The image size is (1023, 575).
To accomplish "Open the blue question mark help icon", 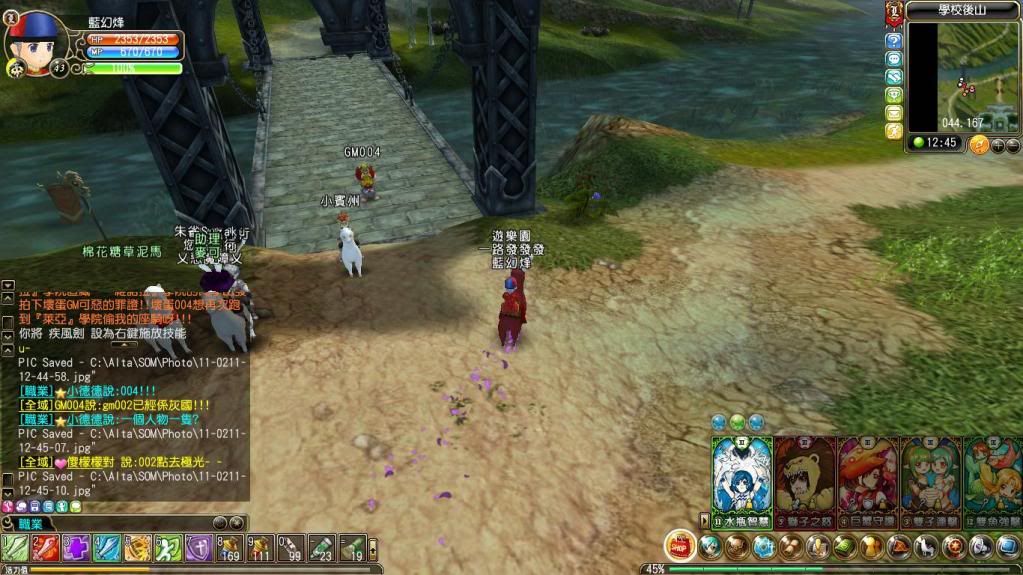I will [x=894, y=41].
